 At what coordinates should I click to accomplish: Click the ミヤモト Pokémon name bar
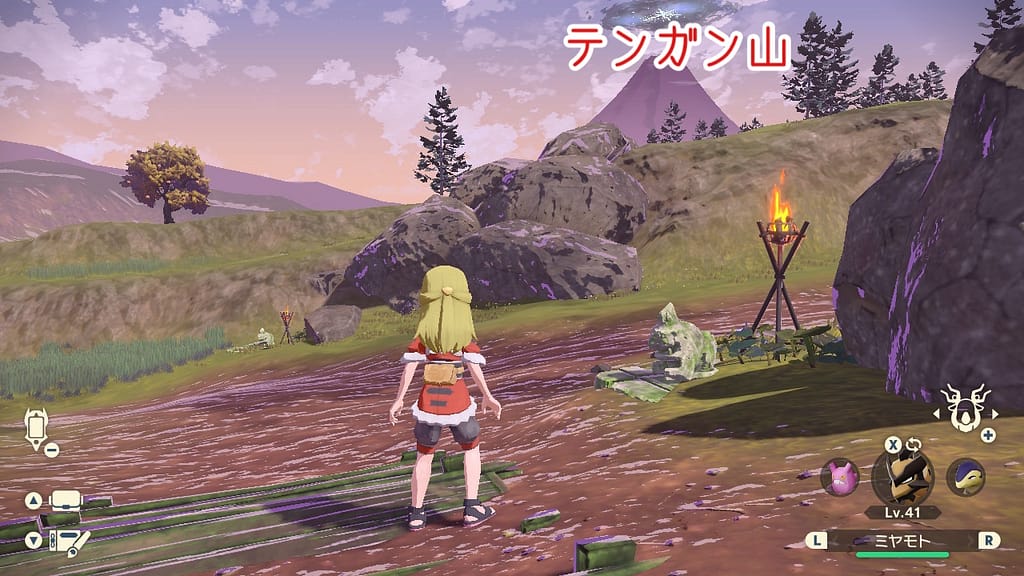[902, 540]
